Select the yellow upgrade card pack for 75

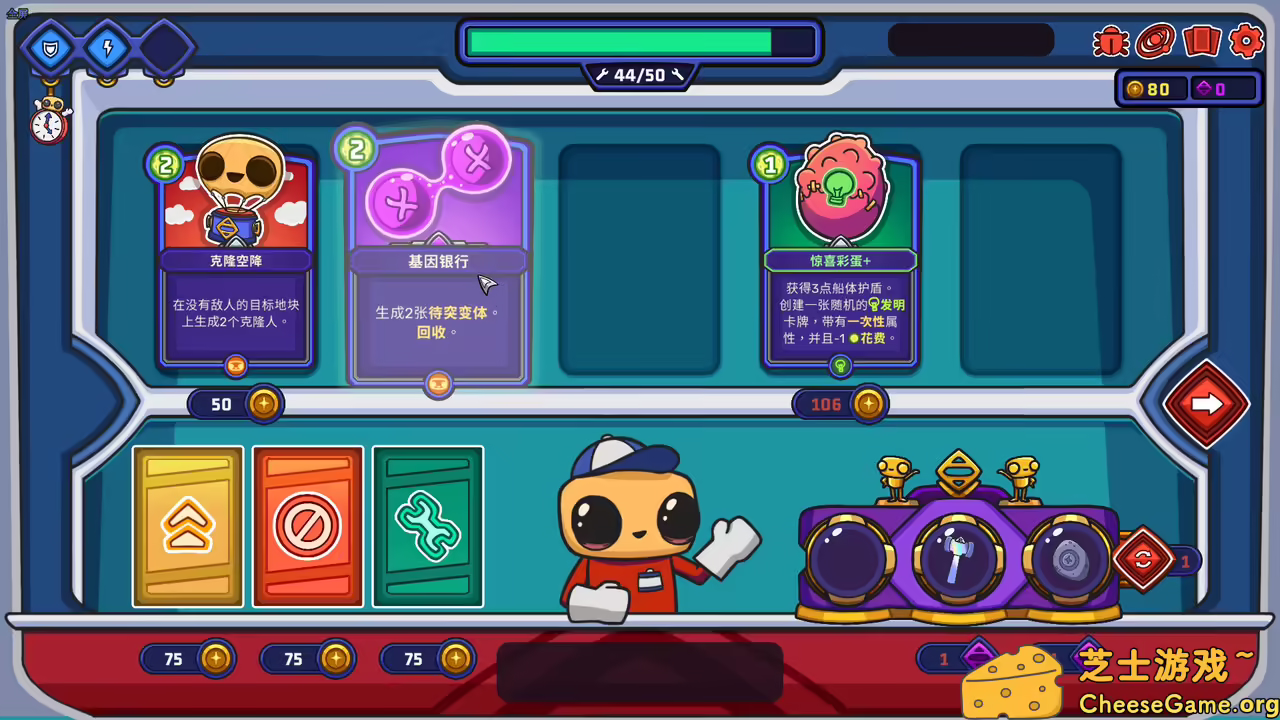point(186,526)
